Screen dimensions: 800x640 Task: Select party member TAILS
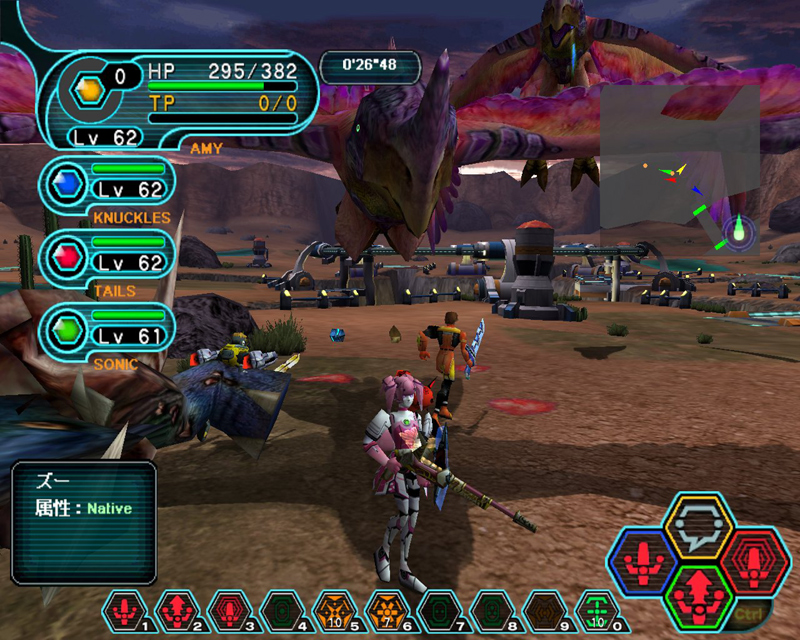tap(110, 257)
